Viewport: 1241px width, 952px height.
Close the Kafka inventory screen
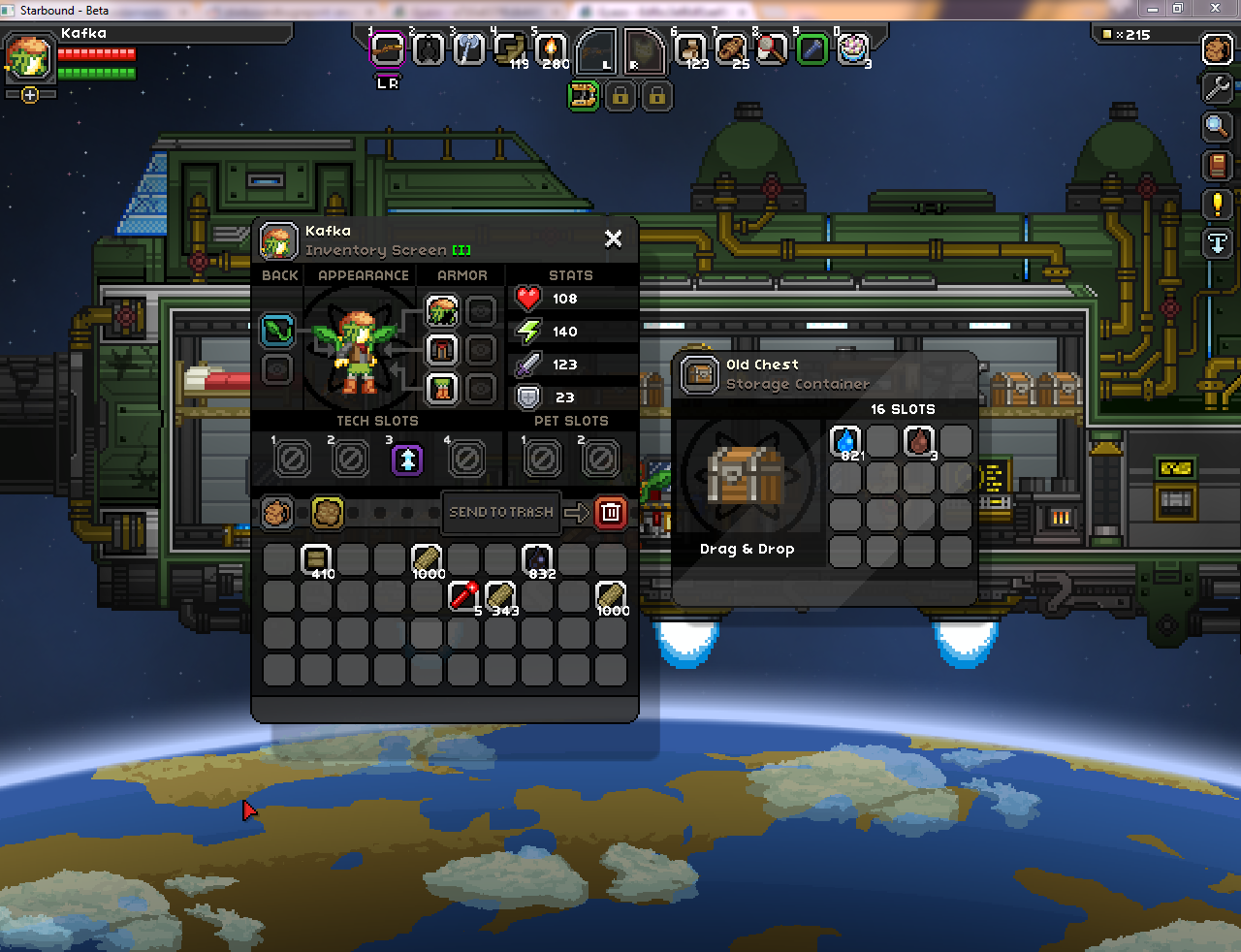(614, 238)
